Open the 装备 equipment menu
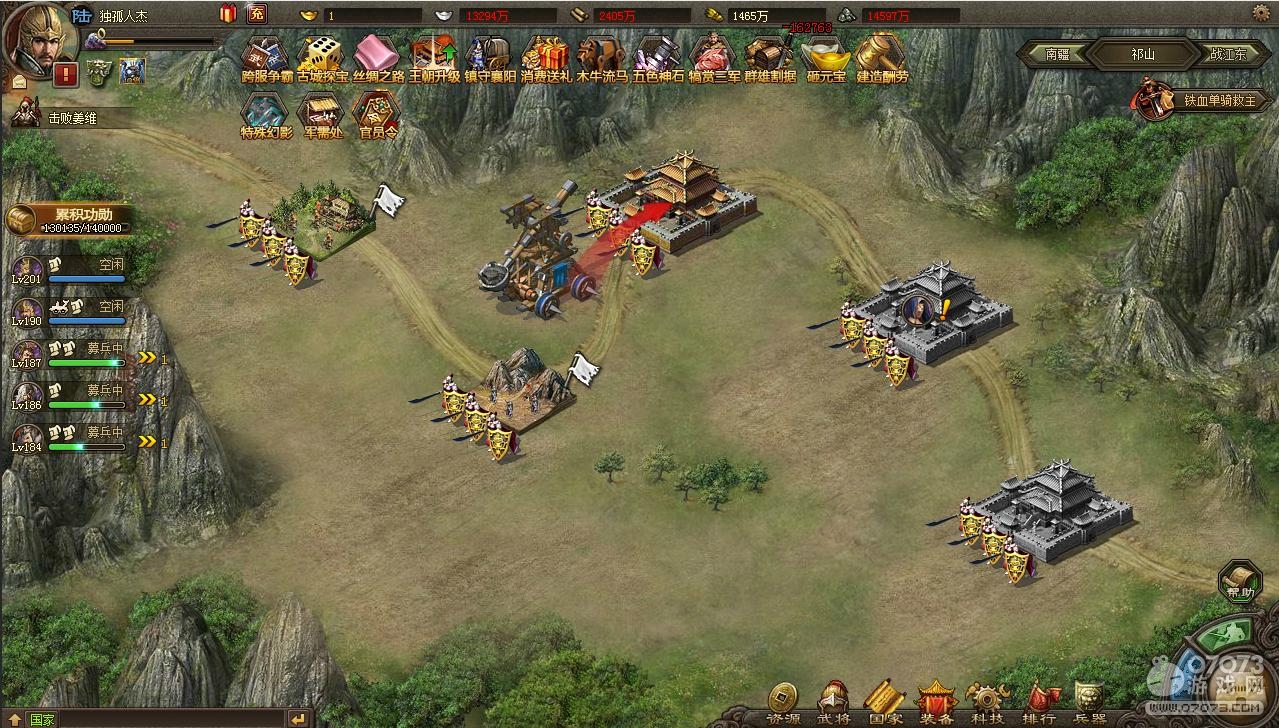The width and height of the screenshot is (1279, 728). pyautogui.click(x=936, y=702)
